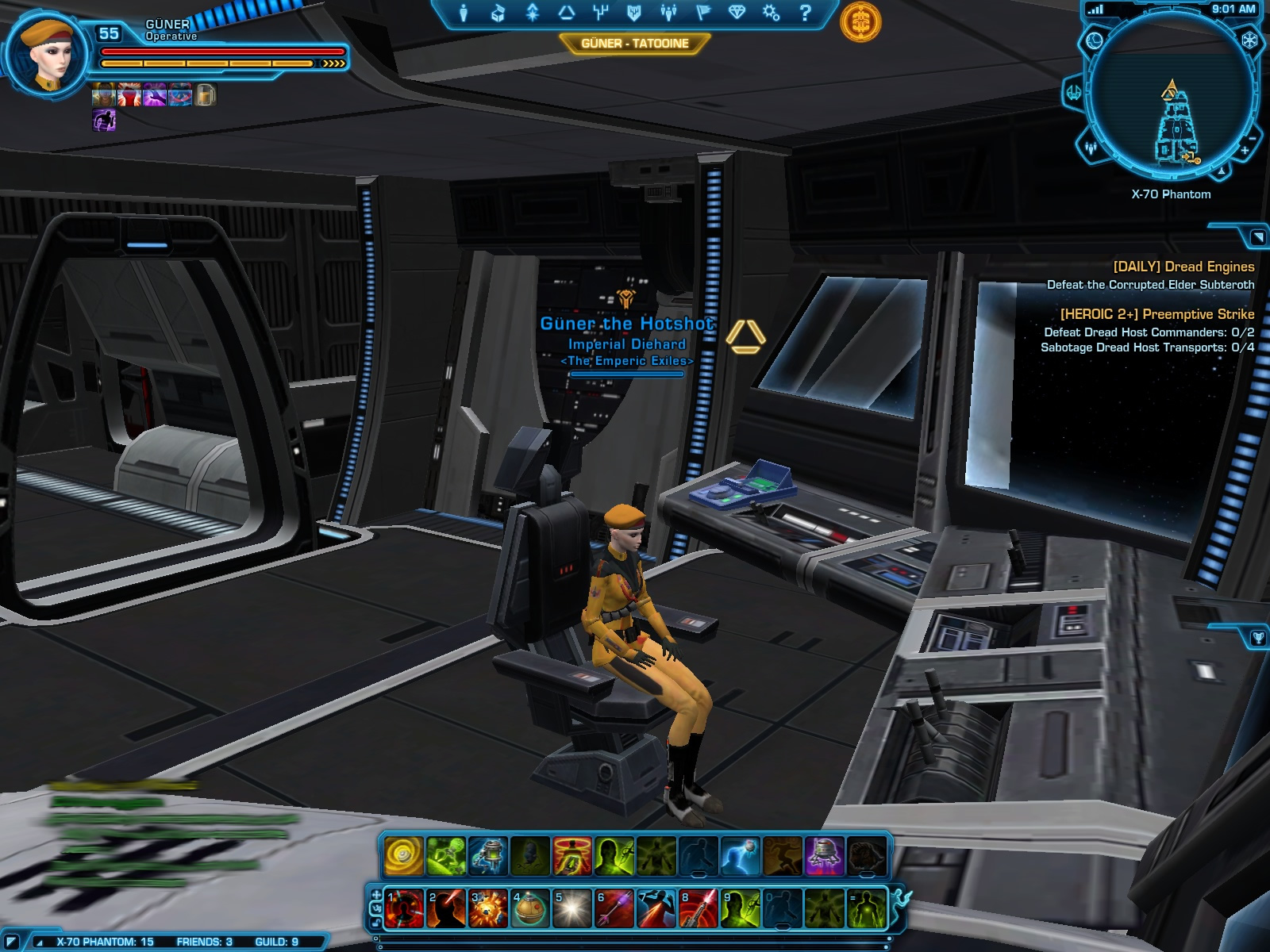Zoom in the minimap with plus button

pyautogui.click(x=1245, y=150)
